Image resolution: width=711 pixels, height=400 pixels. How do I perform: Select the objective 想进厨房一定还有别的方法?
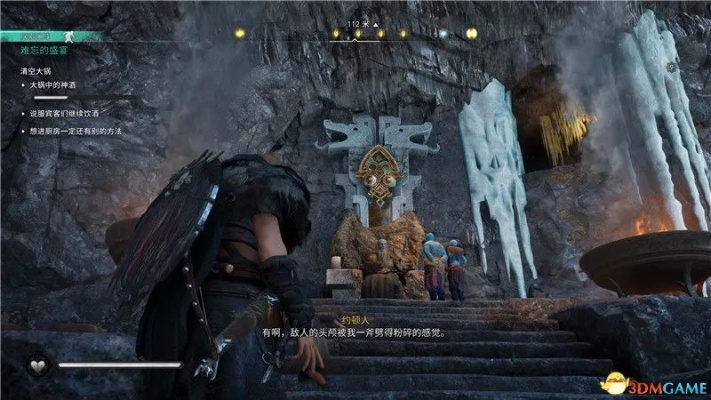pos(82,131)
